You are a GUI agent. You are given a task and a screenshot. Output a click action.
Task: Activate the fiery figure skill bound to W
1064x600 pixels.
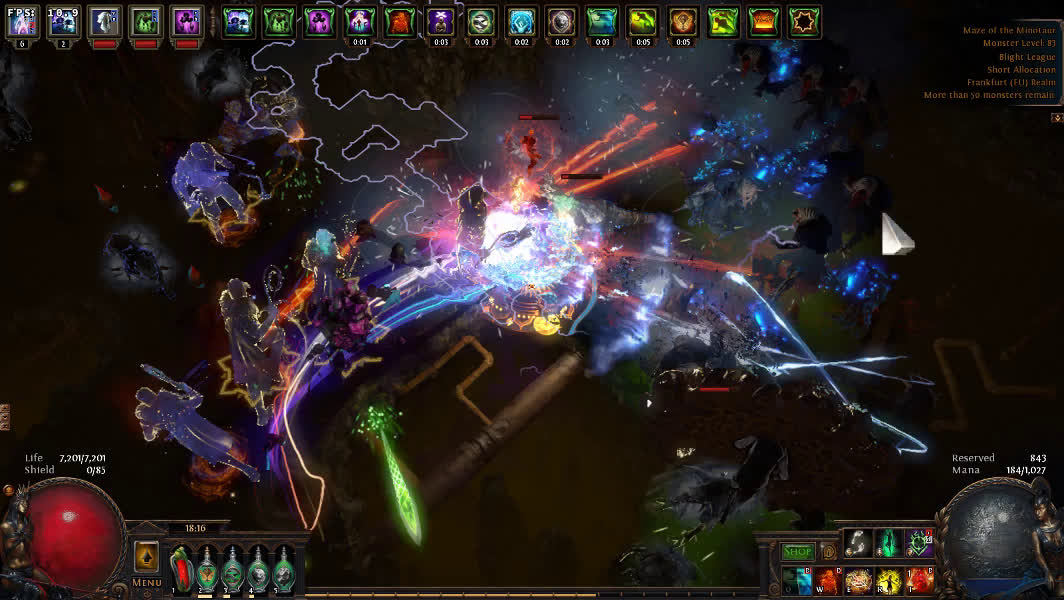tap(827, 580)
